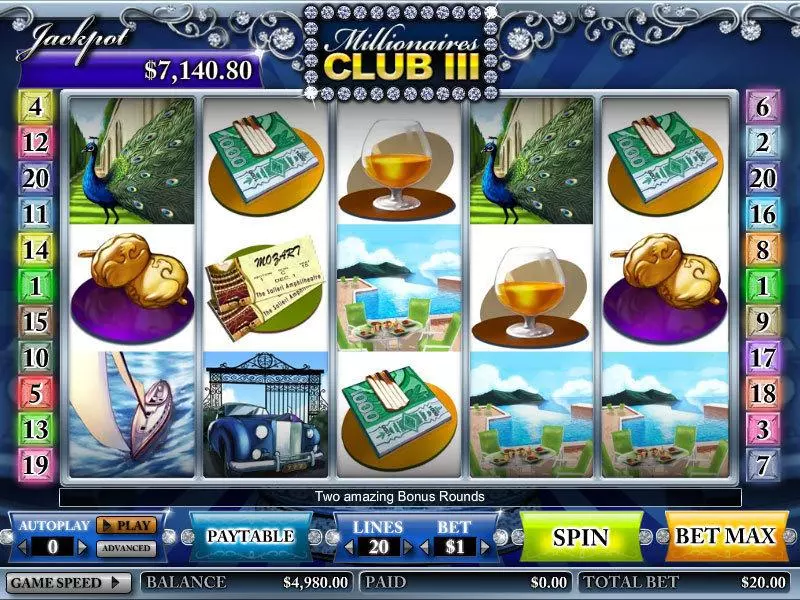Screen dimensions: 800x600
Task: Hit the BET MAX button
Action: pyautogui.click(x=725, y=536)
